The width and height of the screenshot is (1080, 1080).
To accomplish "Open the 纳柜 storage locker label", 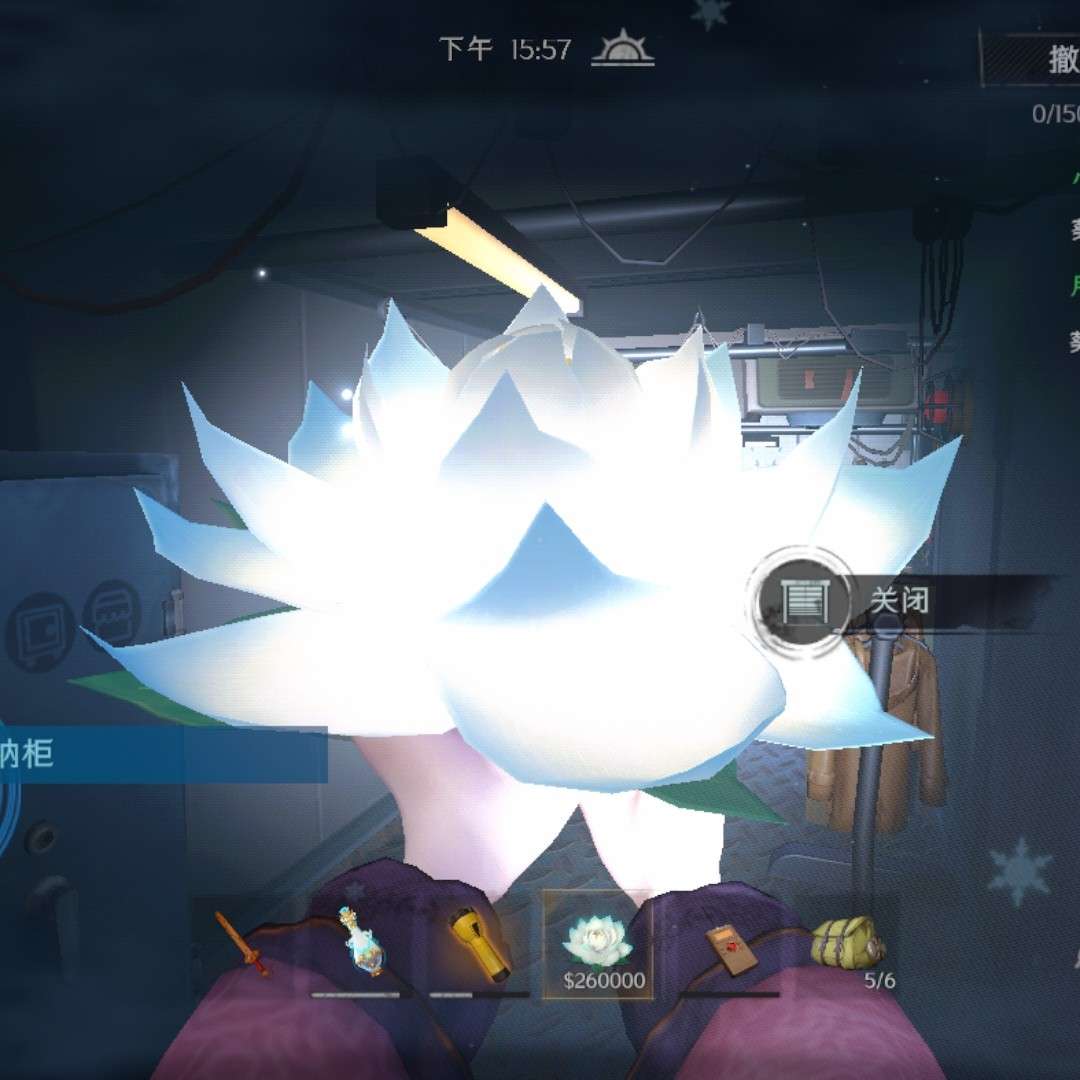I will (160, 754).
